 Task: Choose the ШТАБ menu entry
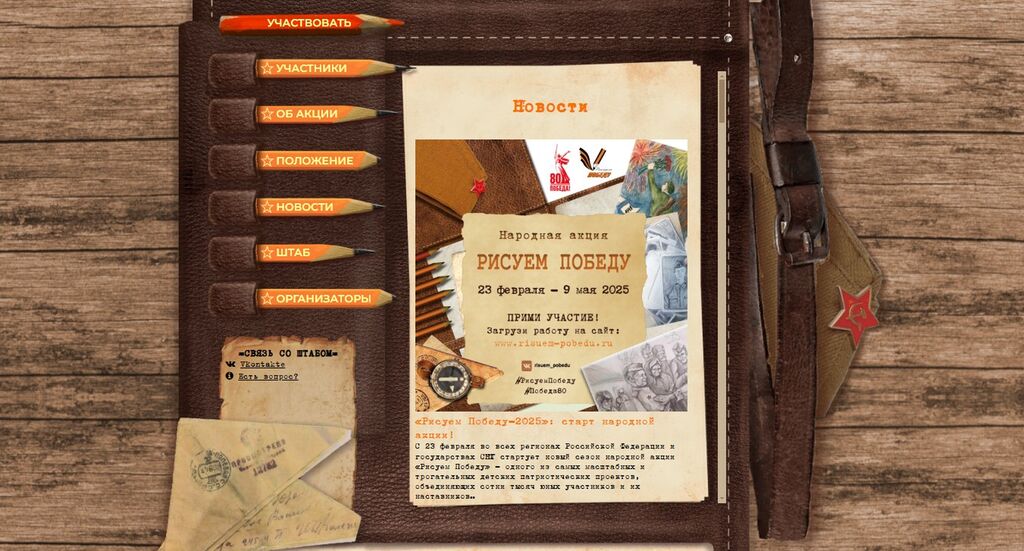tap(293, 253)
